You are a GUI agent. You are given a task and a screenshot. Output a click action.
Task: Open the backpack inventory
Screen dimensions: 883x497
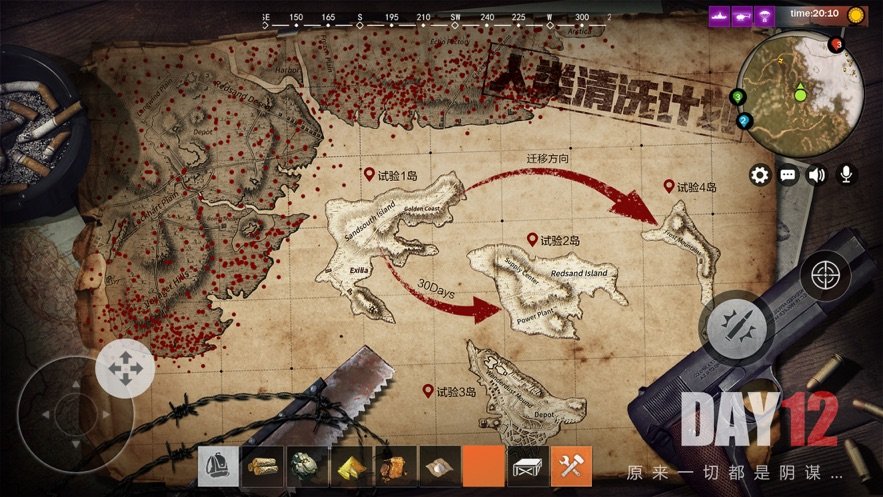[x=218, y=466]
